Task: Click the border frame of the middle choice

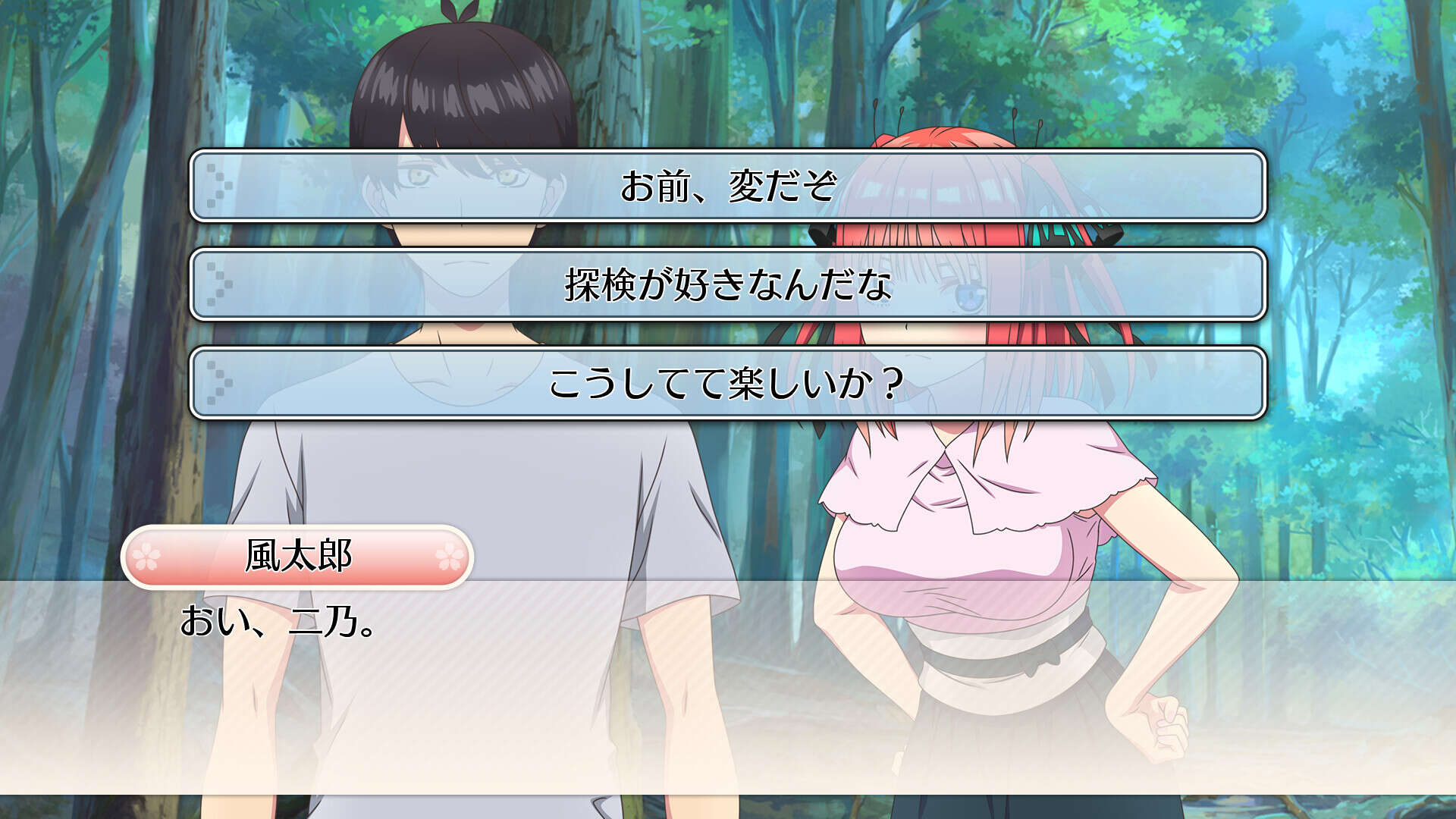Action: click(728, 253)
